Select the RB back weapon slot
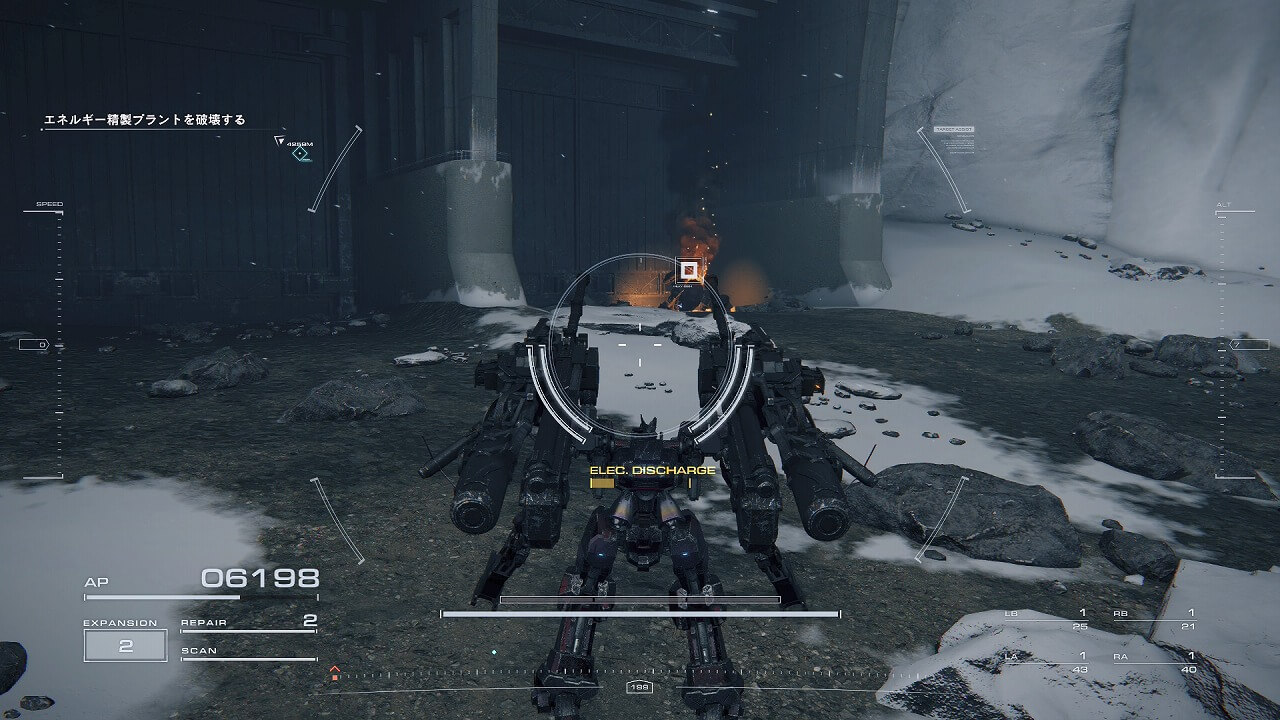The height and width of the screenshot is (720, 1280). click(1155, 619)
